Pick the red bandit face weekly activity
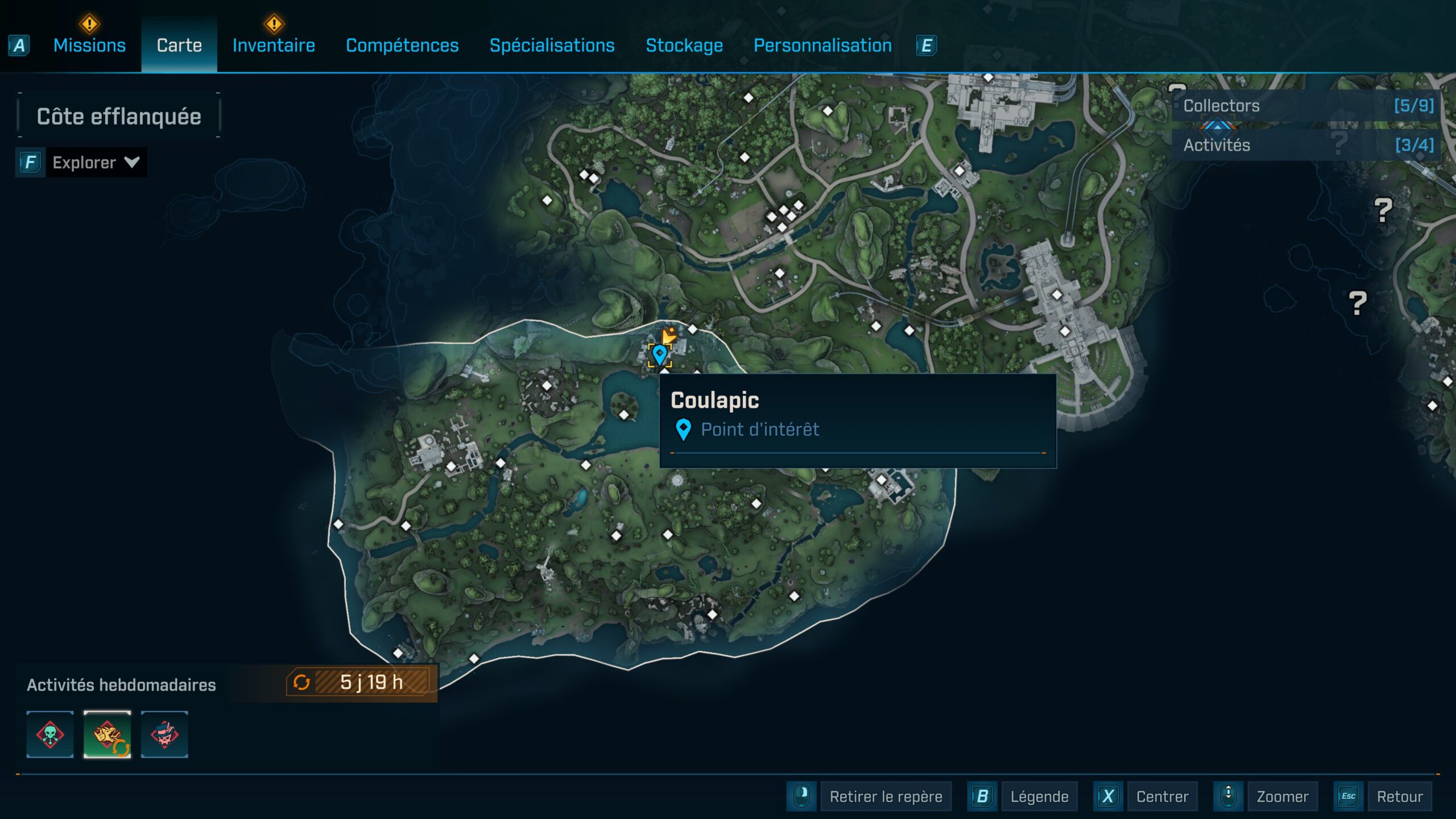 coord(164,734)
